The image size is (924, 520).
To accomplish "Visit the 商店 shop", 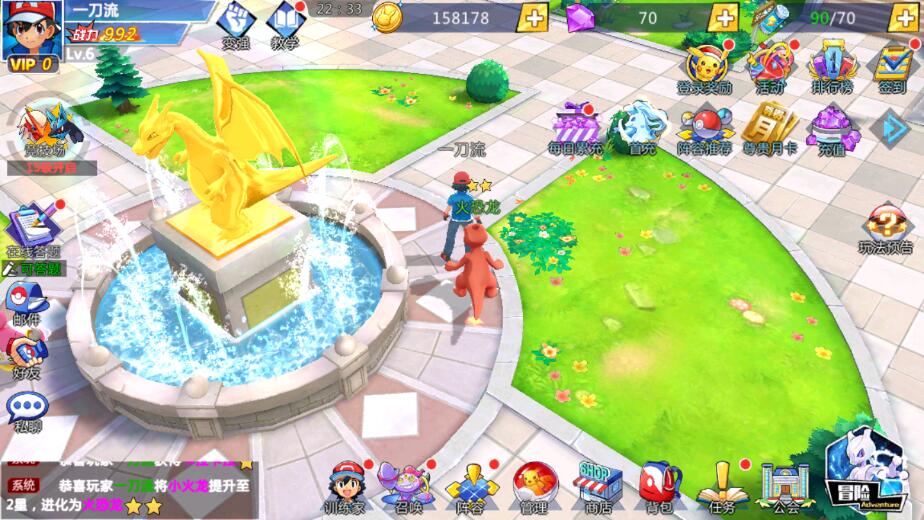I will [597, 487].
